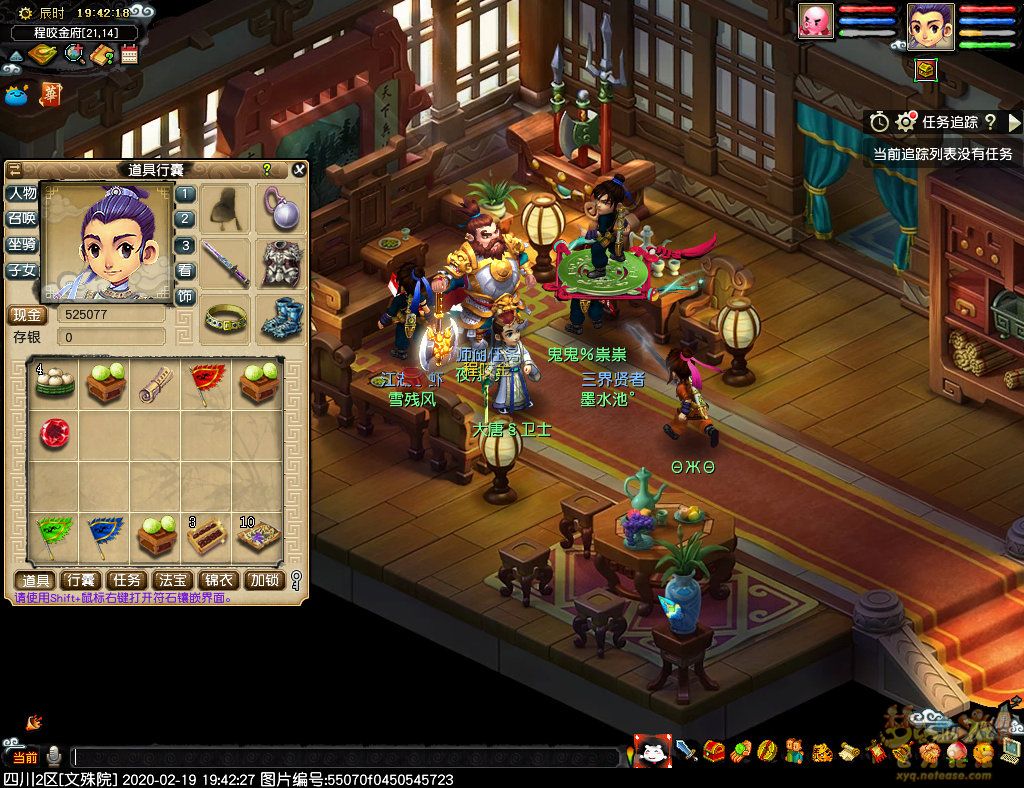1024x788 pixels.
Task: Switch to the 任务 quest items tab
Action: (x=127, y=580)
